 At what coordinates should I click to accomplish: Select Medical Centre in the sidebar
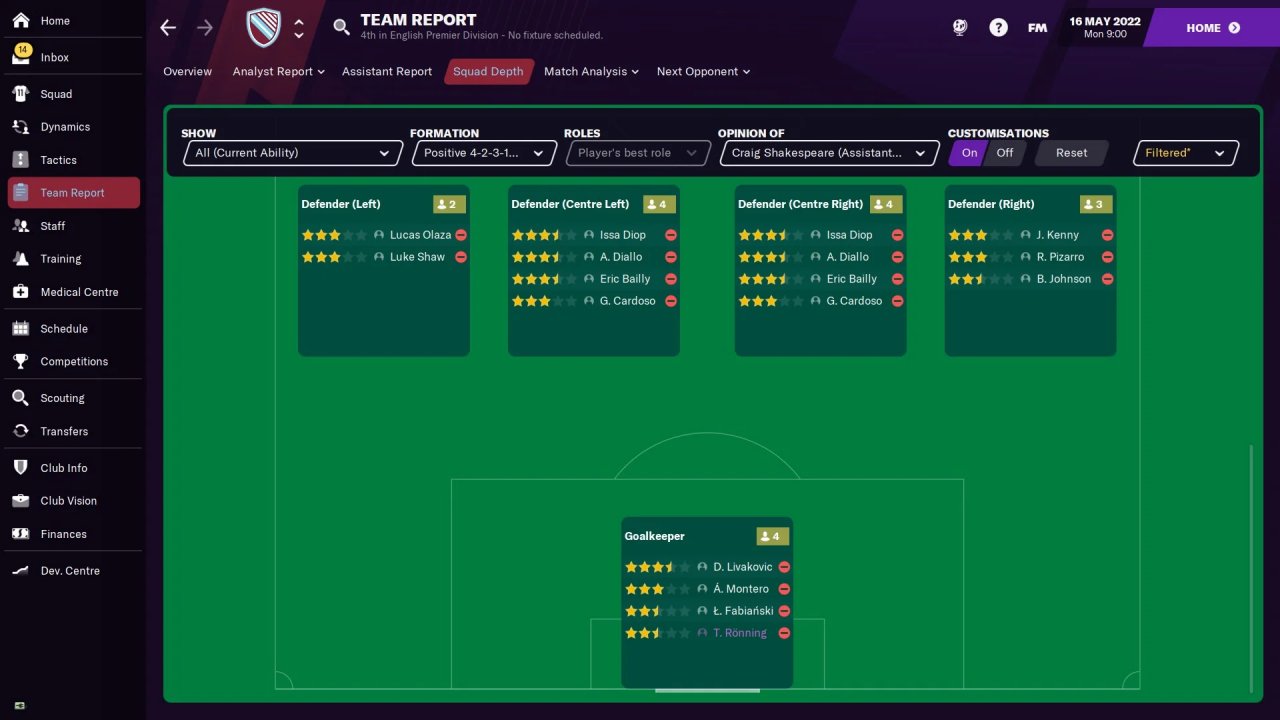(79, 292)
